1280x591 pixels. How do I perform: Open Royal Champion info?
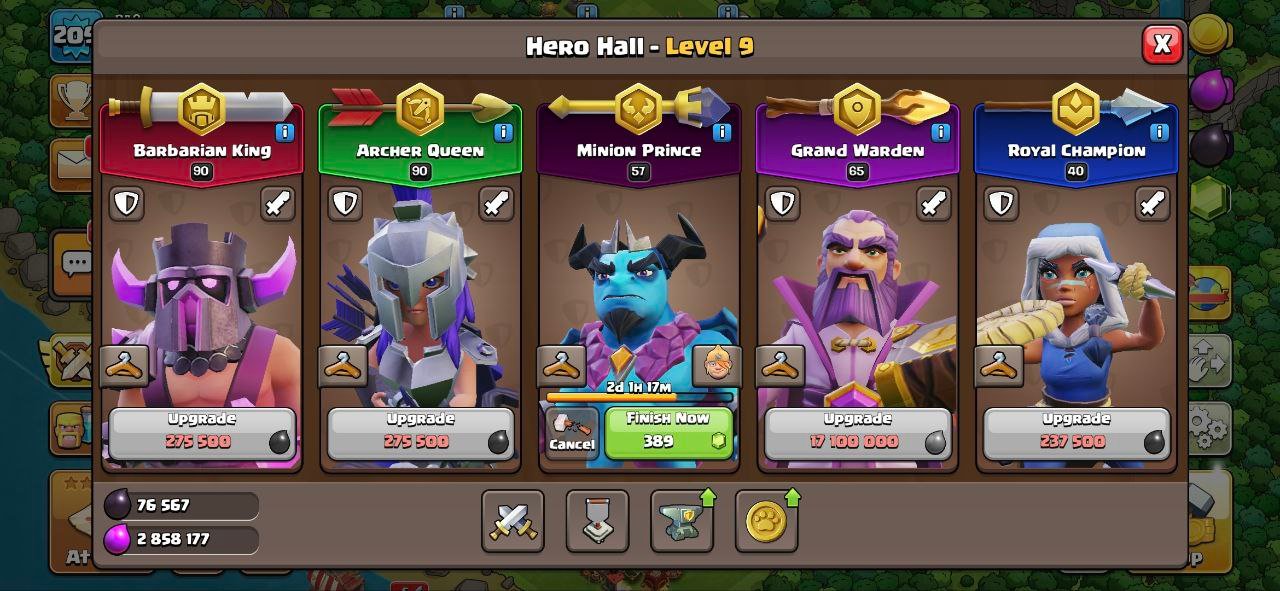tap(1159, 132)
